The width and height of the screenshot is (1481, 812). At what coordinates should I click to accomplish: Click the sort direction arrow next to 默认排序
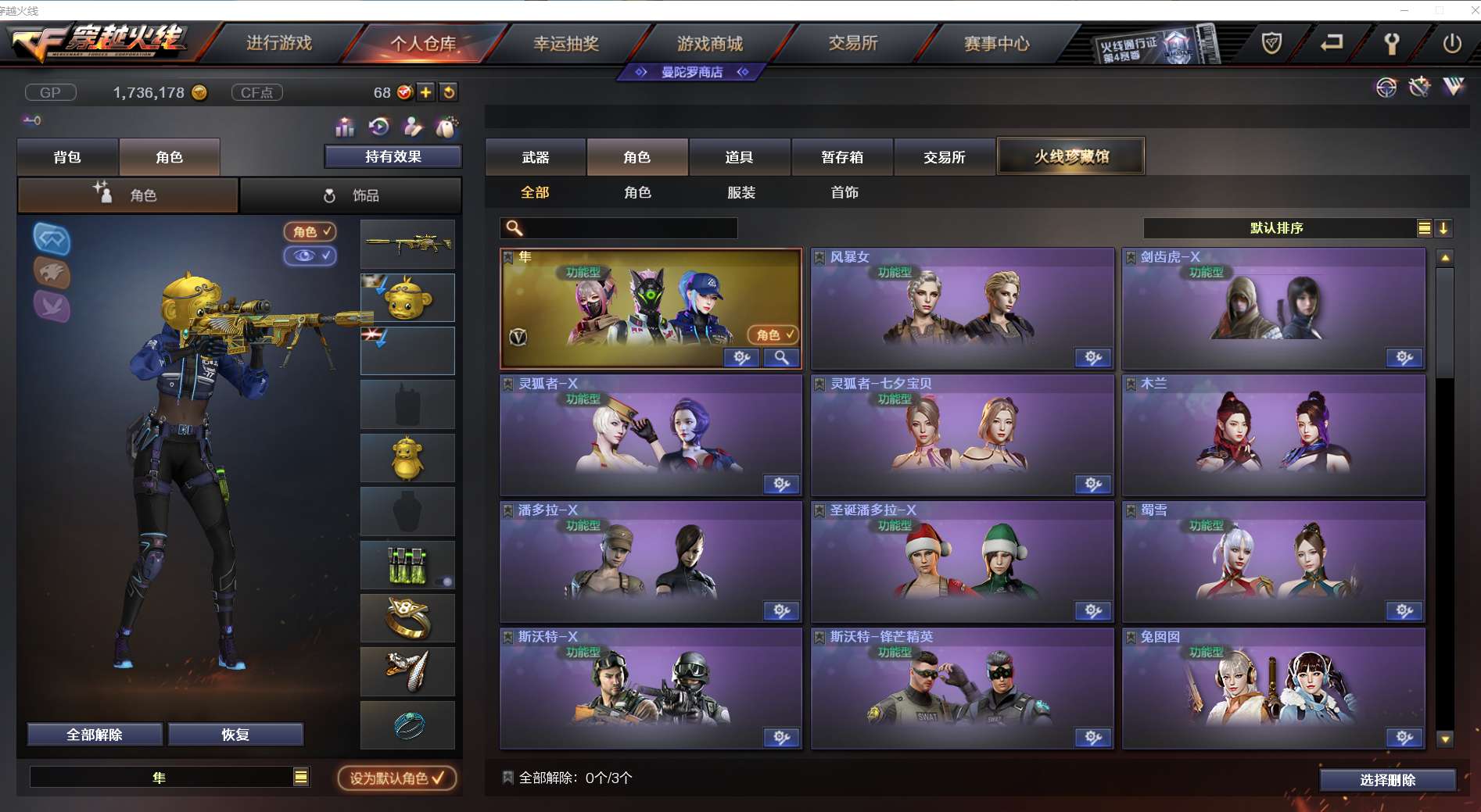tap(1443, 228)
